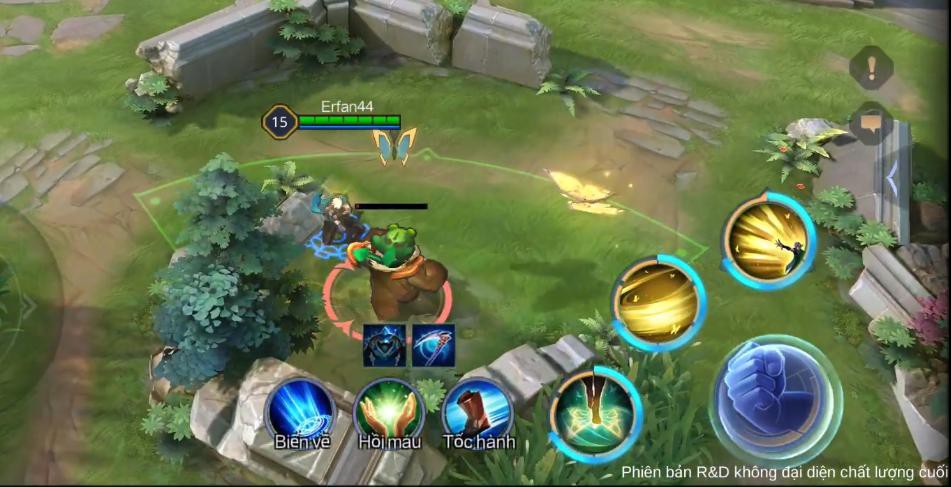Select the blue armor item icon

click(x=383, y=343)
